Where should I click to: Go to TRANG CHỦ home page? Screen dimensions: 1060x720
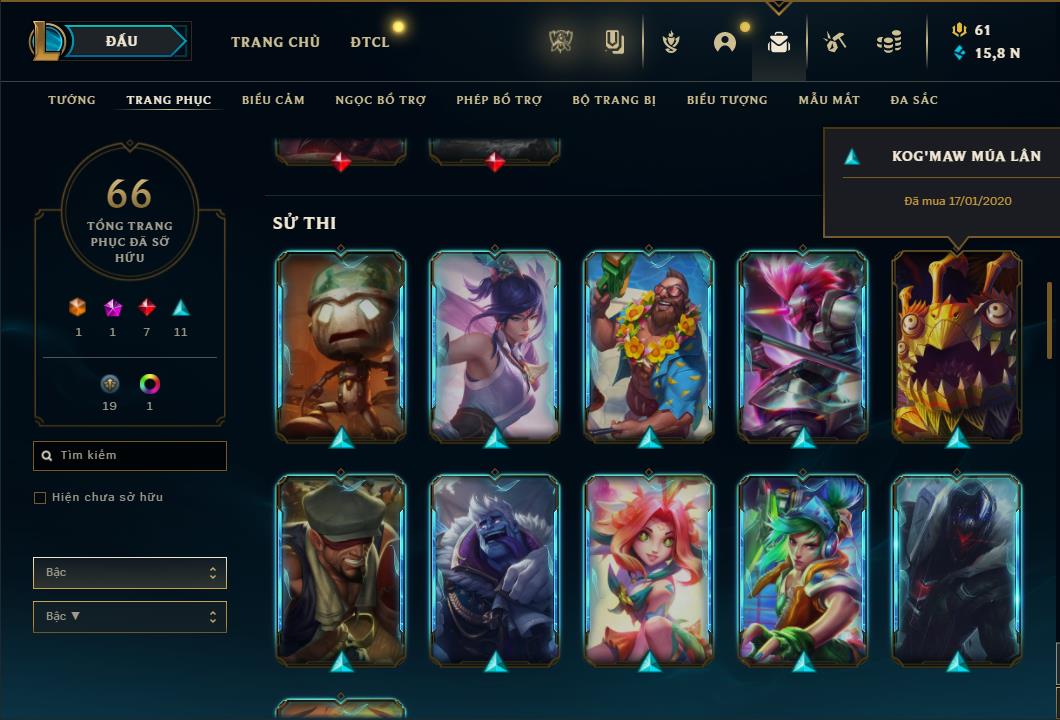coord(275,42)
